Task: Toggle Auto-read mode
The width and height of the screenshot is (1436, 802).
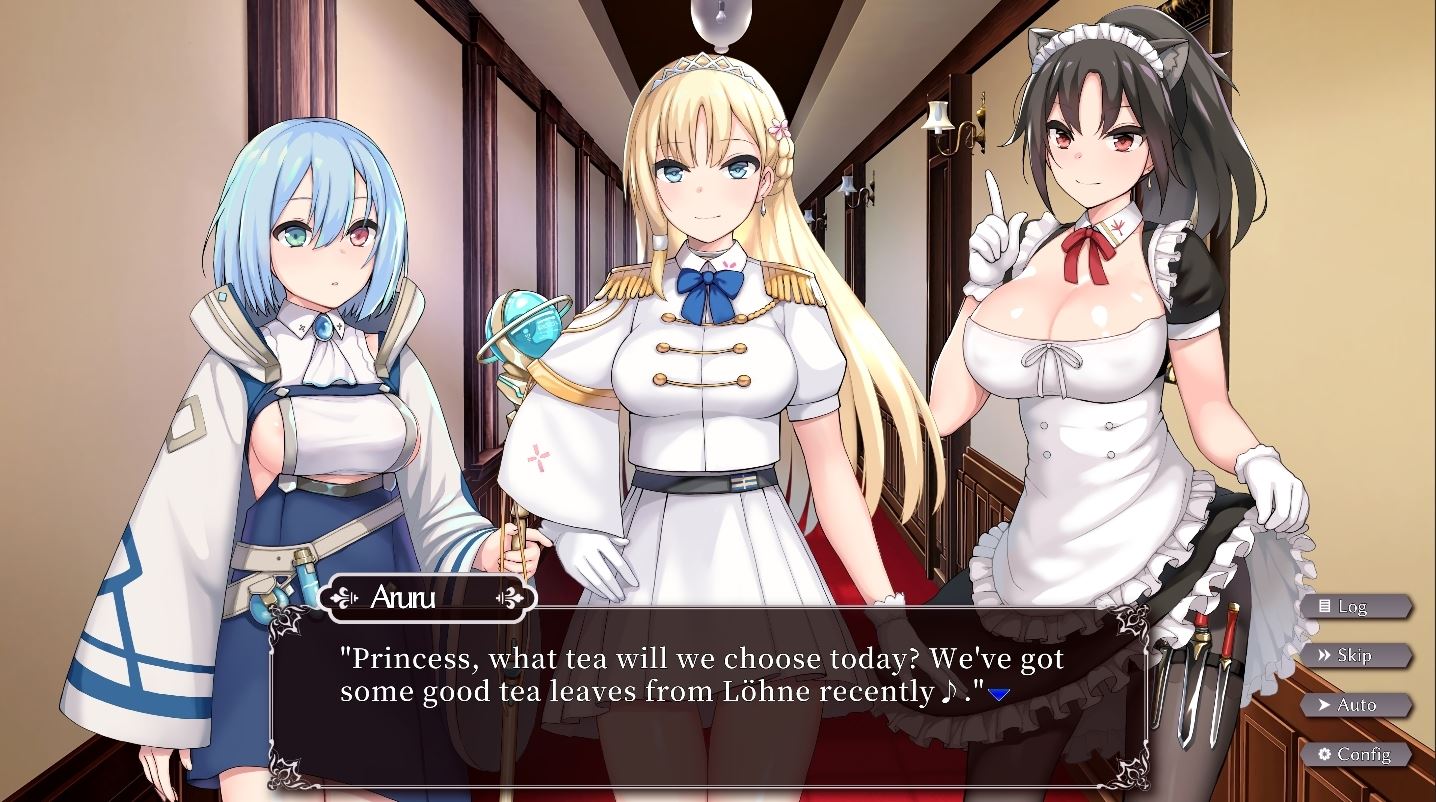Action: click(x=1356, y=705)
